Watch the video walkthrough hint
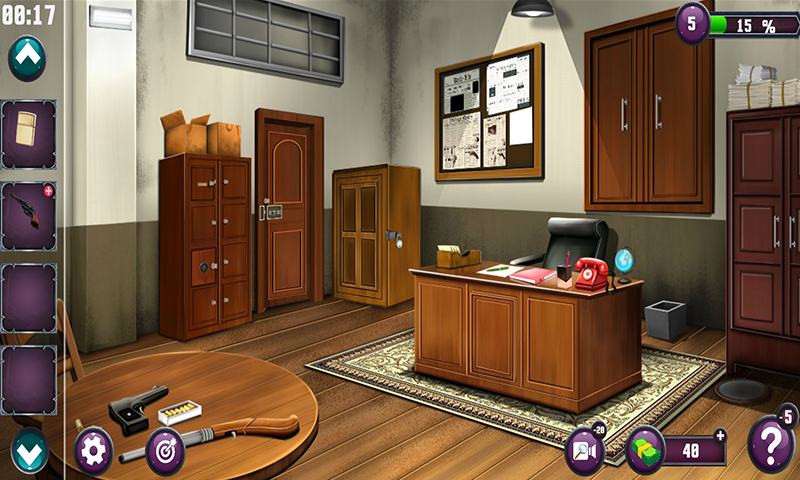The width and height of the screenshot is (800, 480). click(x=584, y=450)
